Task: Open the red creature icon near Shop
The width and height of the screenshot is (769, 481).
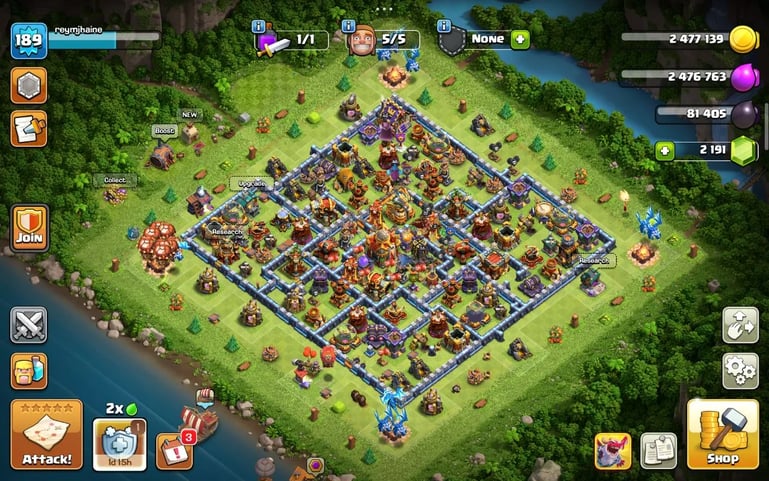Action: [612, 450]
